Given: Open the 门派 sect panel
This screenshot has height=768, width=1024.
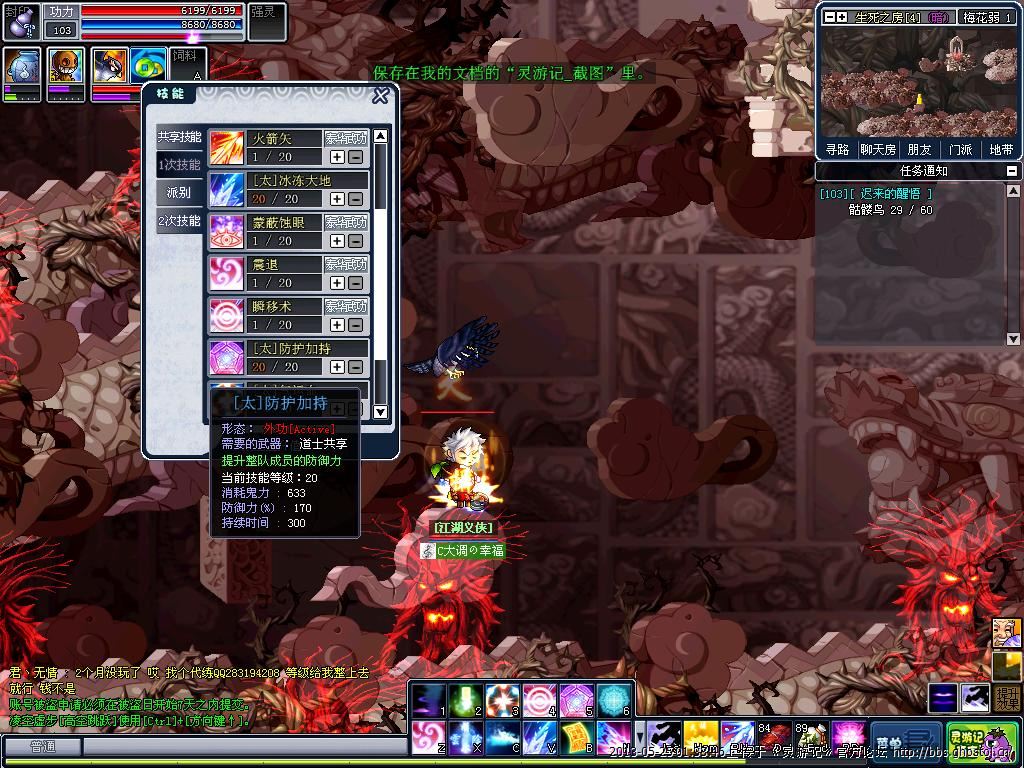Looking at the screenshot, I should [961, 150].
